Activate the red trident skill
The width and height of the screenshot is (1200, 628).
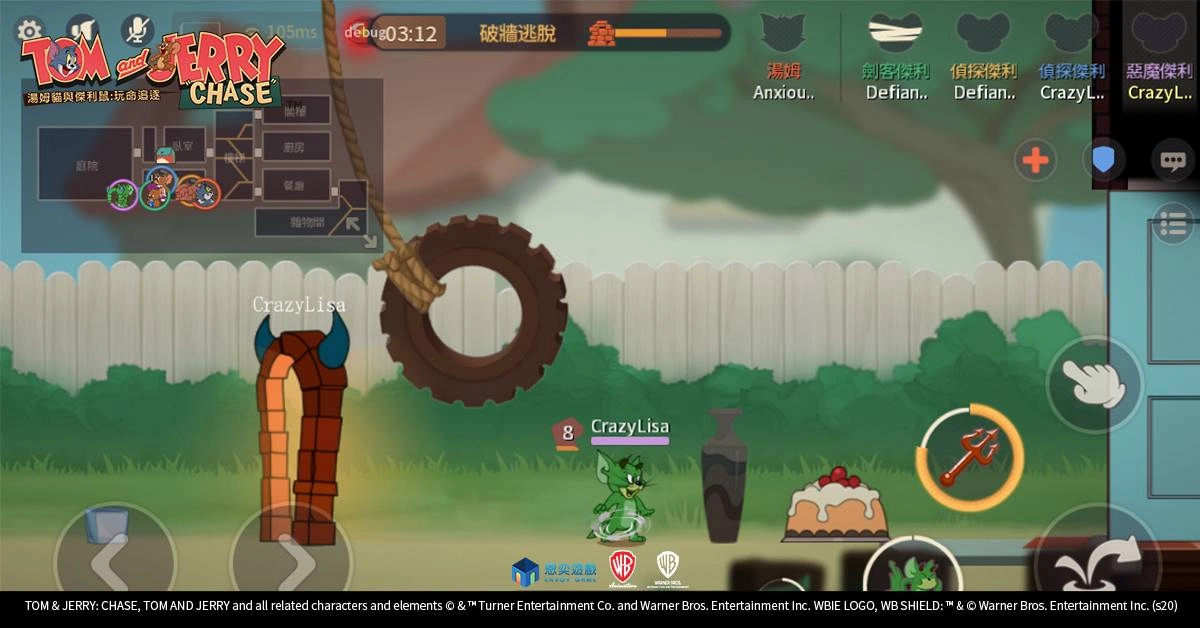click(970, 457)
